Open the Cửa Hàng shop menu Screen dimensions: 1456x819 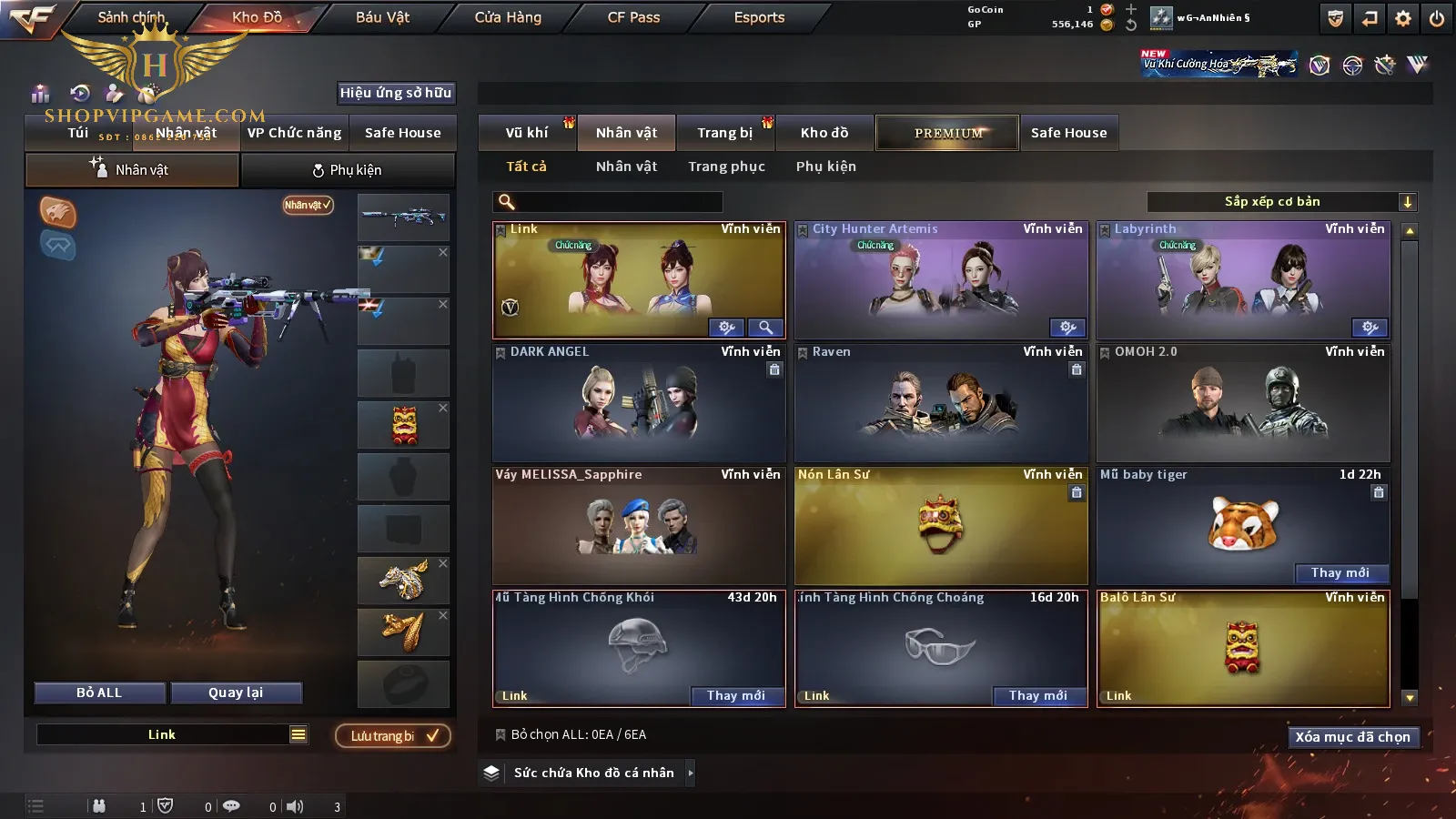point(508,17)
